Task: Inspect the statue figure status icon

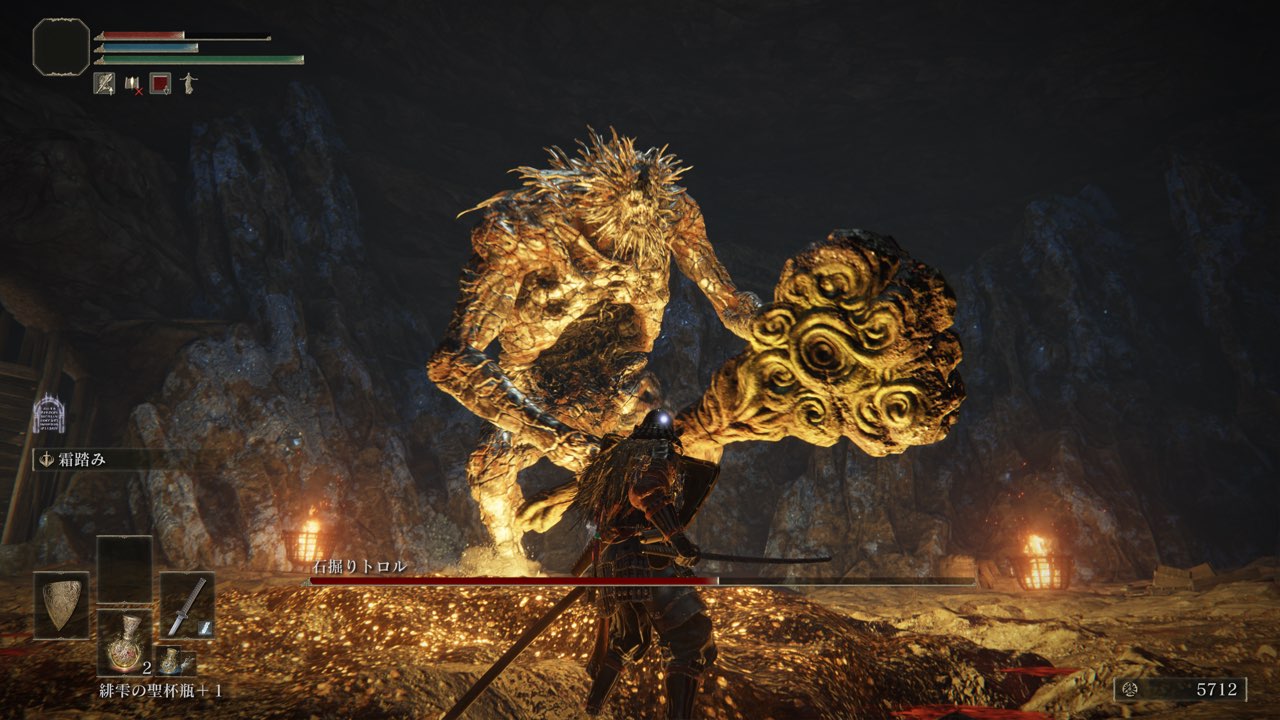Action: click(187, 84)
